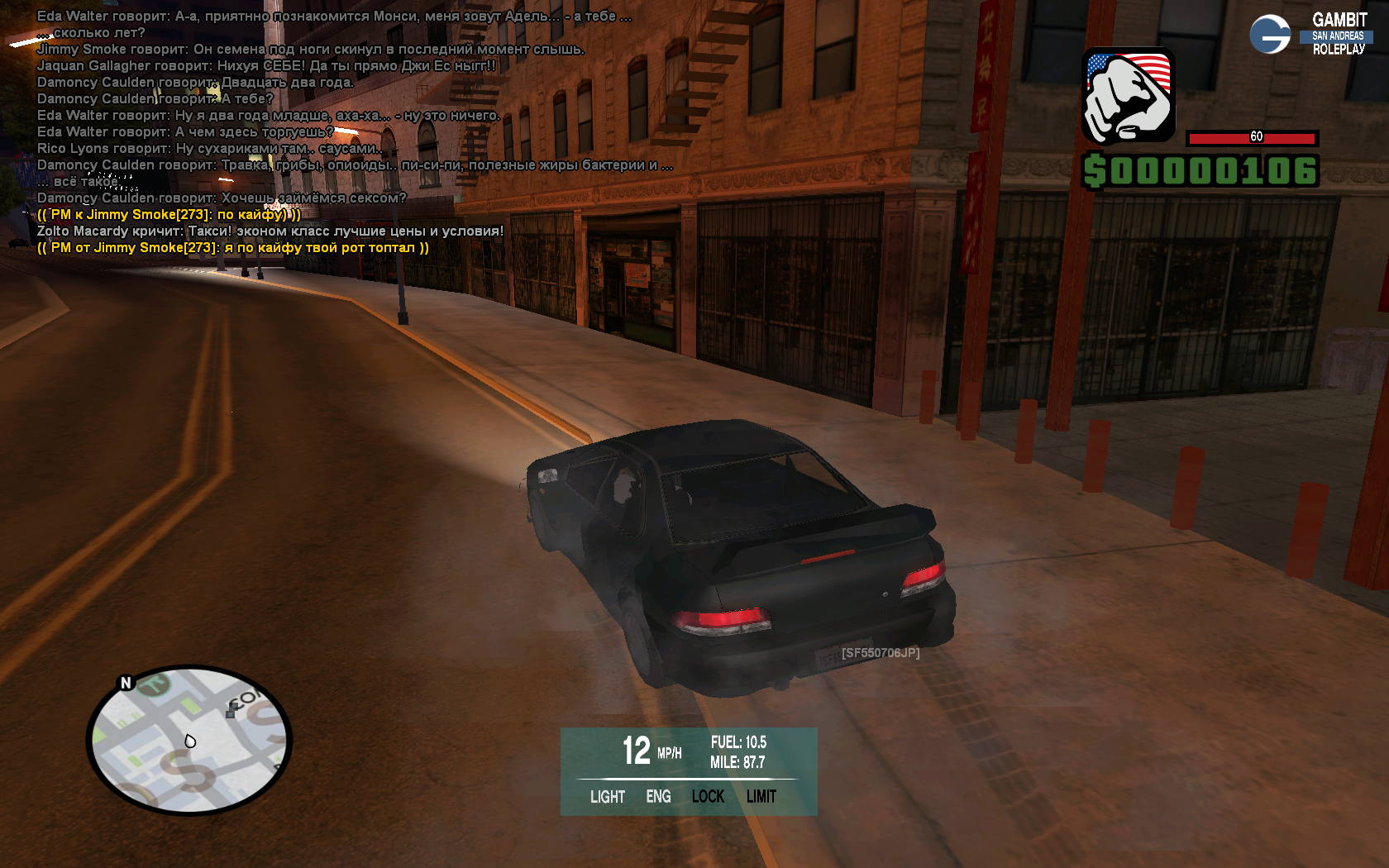This screenshot has width=1389, height=868.
Task: Toggle the LOCK indicator on the speedometer
Action: tap(708, 797)
